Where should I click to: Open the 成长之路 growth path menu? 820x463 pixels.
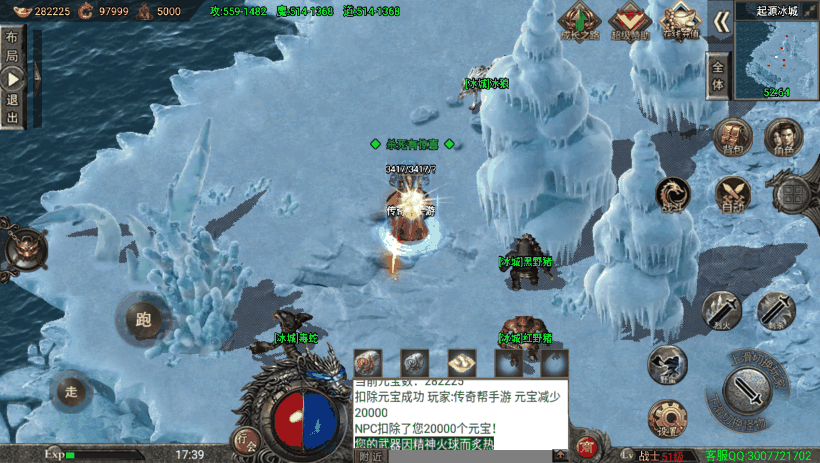pyautogui.click(x=582, y=20)
